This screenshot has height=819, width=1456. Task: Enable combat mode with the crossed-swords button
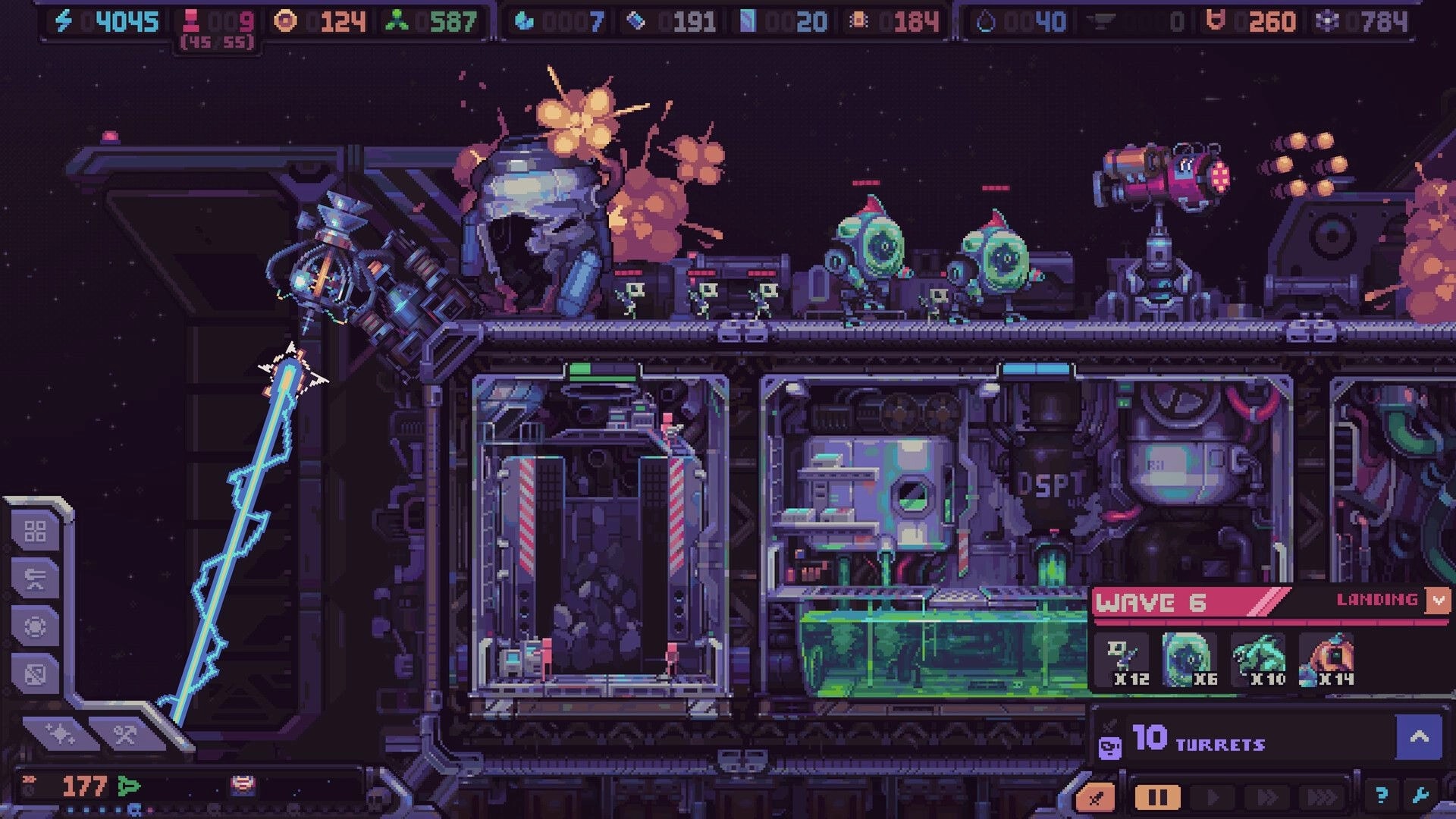[1096, 798]
